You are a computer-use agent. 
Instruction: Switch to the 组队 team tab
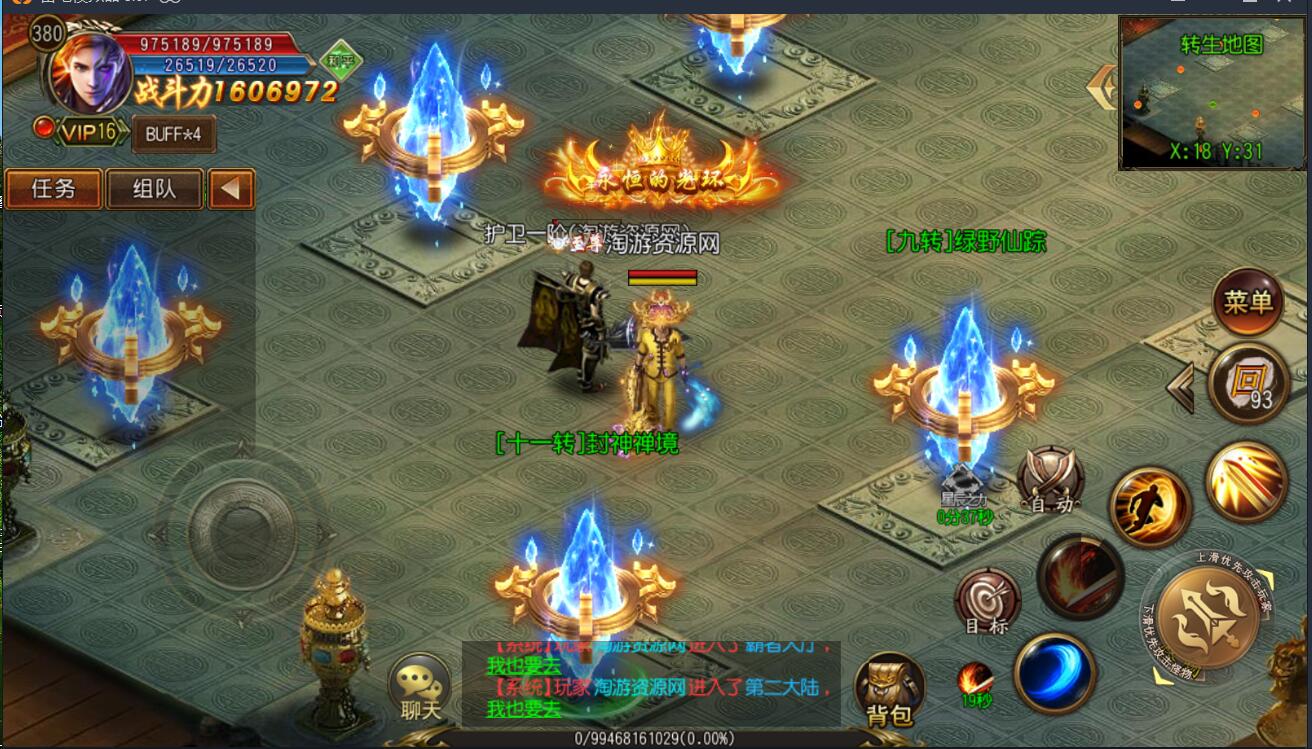click(154, 188)
